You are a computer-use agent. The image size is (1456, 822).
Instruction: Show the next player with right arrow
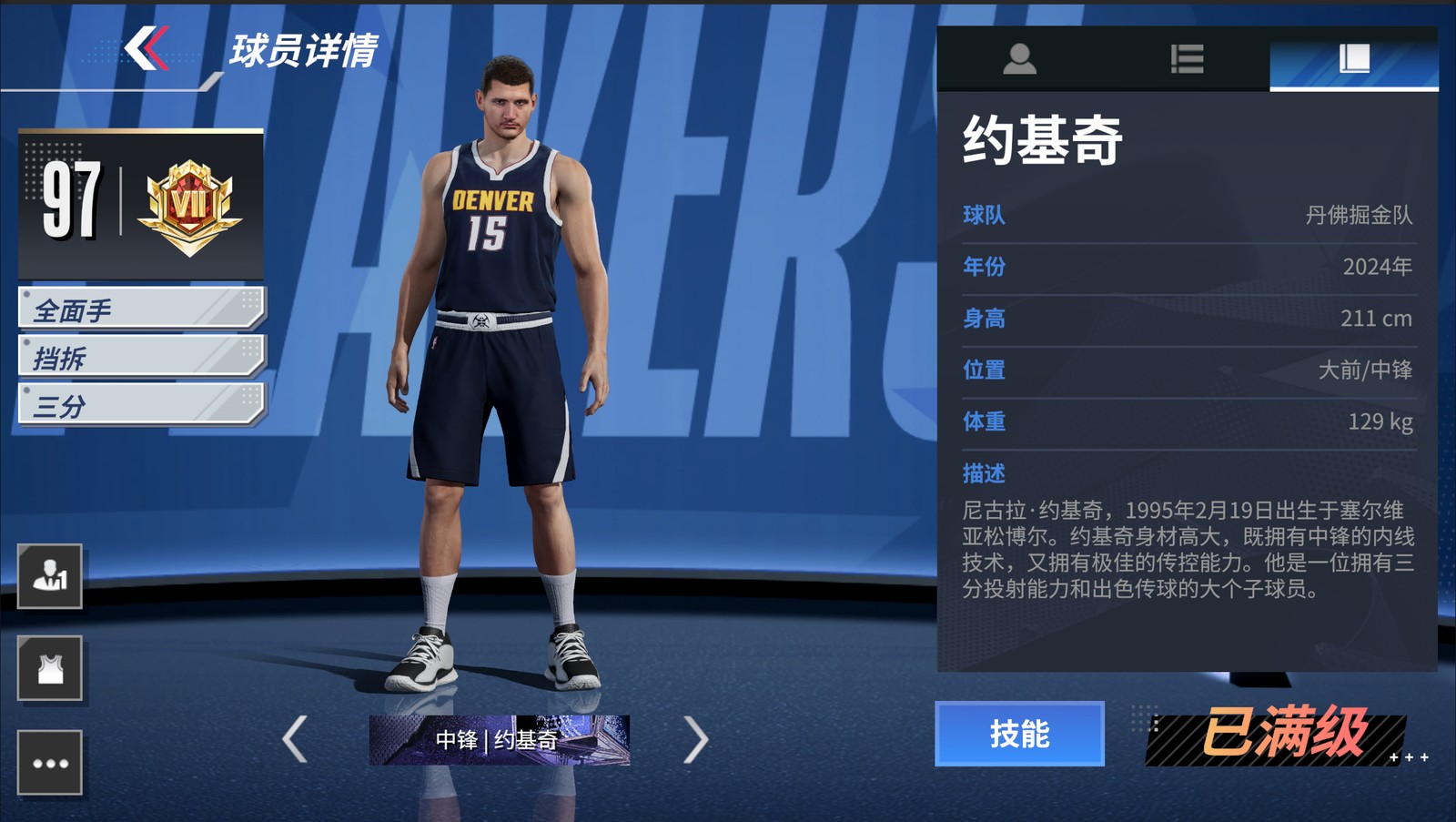(x=695, y=738)
